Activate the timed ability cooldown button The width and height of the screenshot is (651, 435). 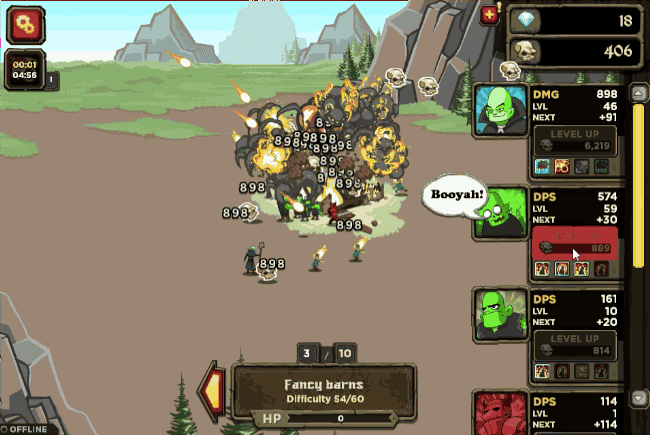click(x=23, y=68)
